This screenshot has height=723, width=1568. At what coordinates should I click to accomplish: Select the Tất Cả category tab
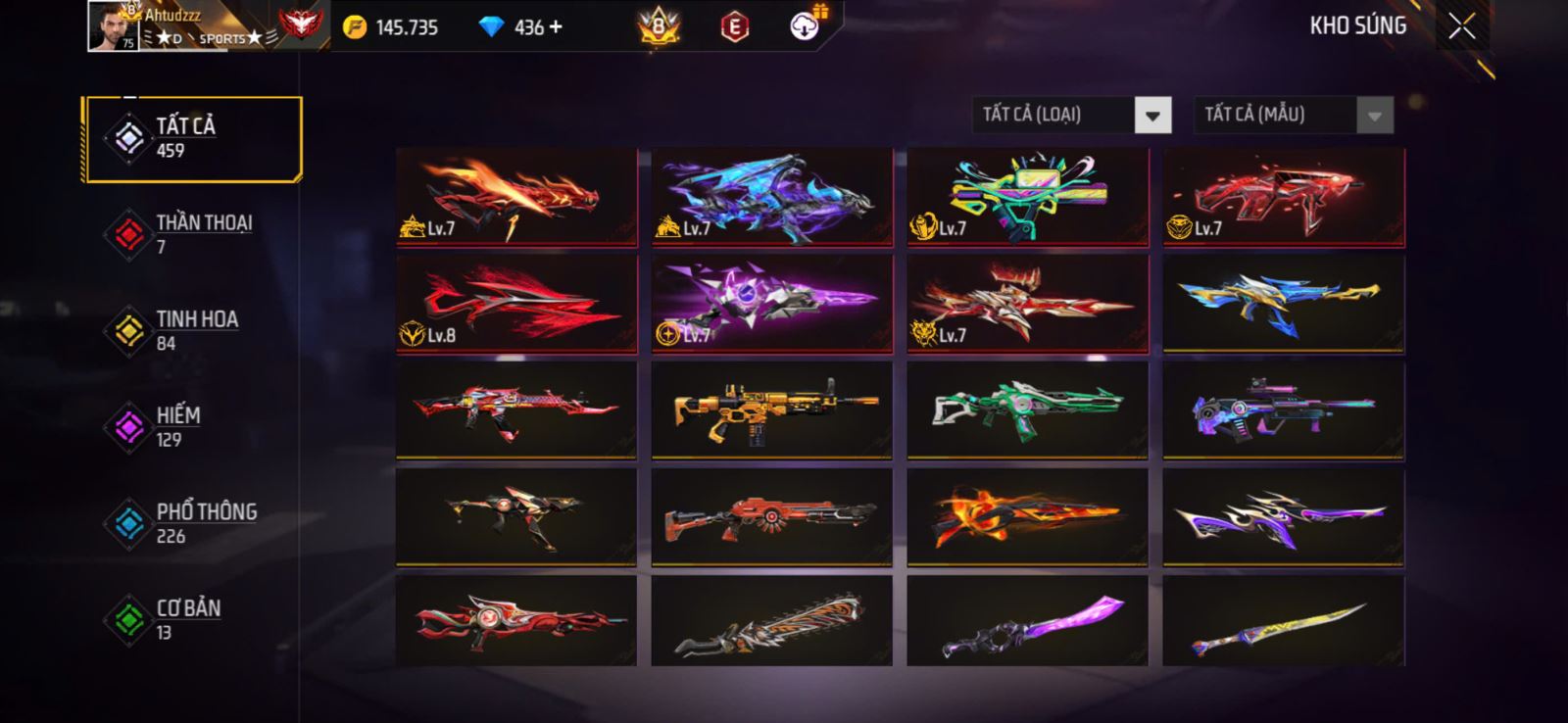(x=192, y=138)
